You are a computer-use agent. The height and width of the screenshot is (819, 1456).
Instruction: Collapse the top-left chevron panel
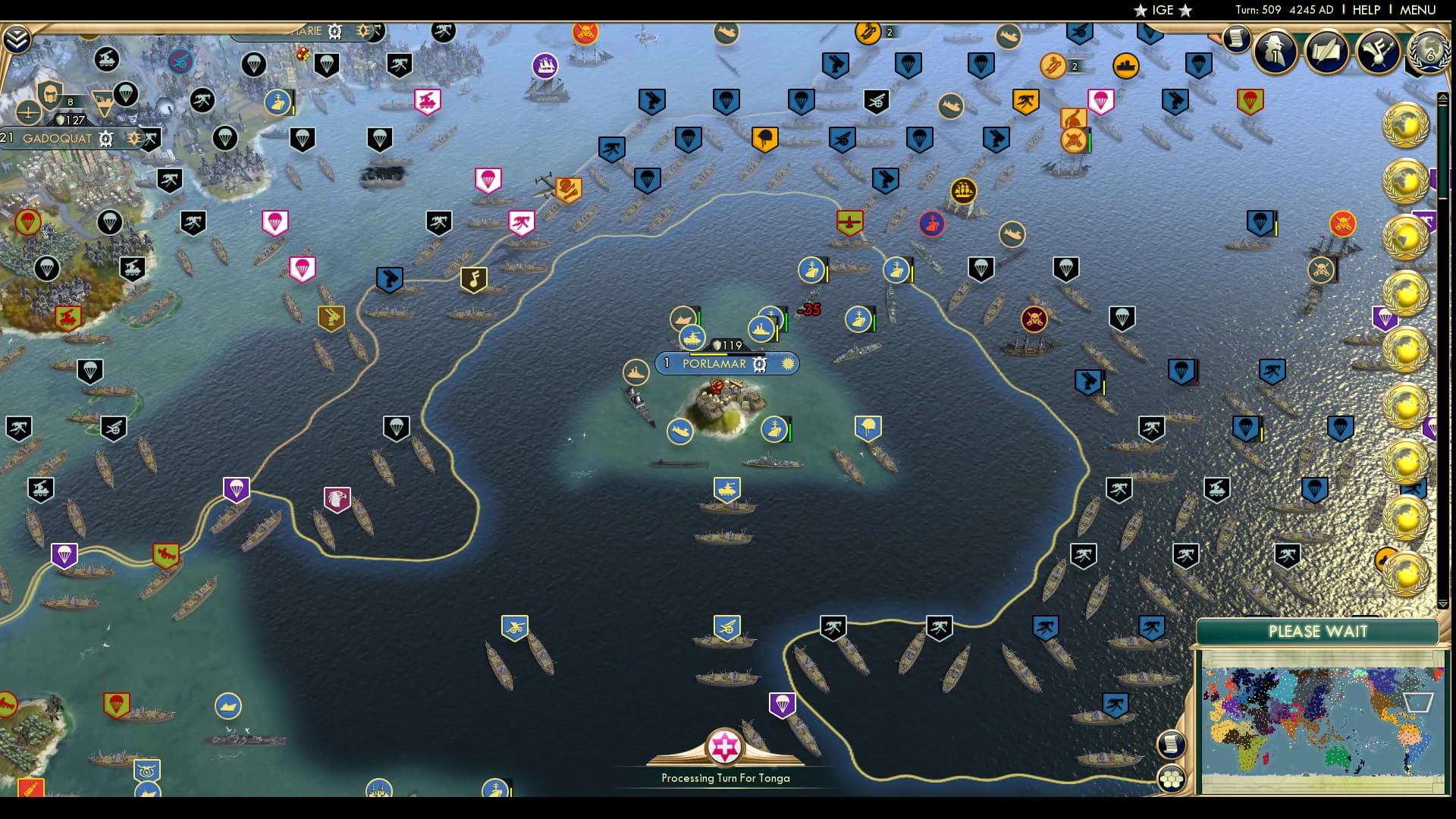[x=16, y=39]
